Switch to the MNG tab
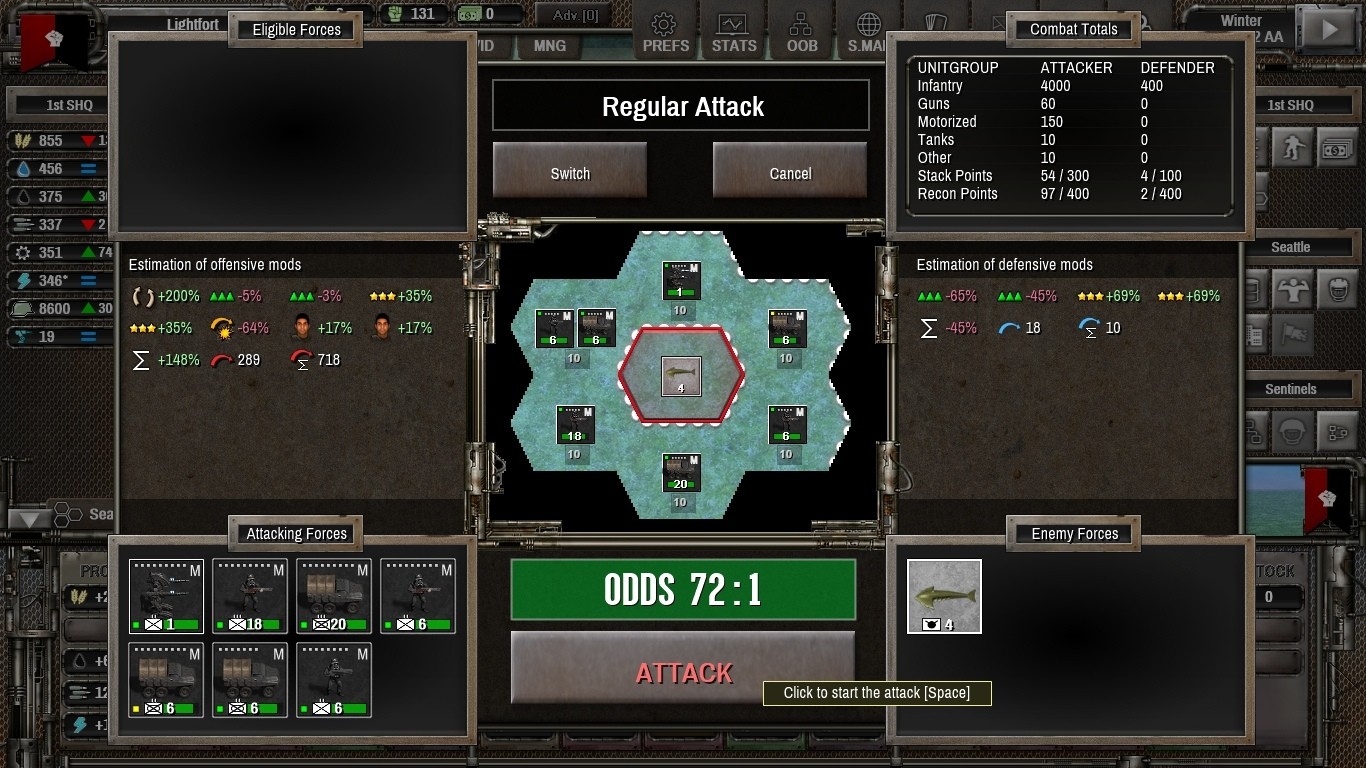The width and height of the screenshot is (1366, 768). 549,46
